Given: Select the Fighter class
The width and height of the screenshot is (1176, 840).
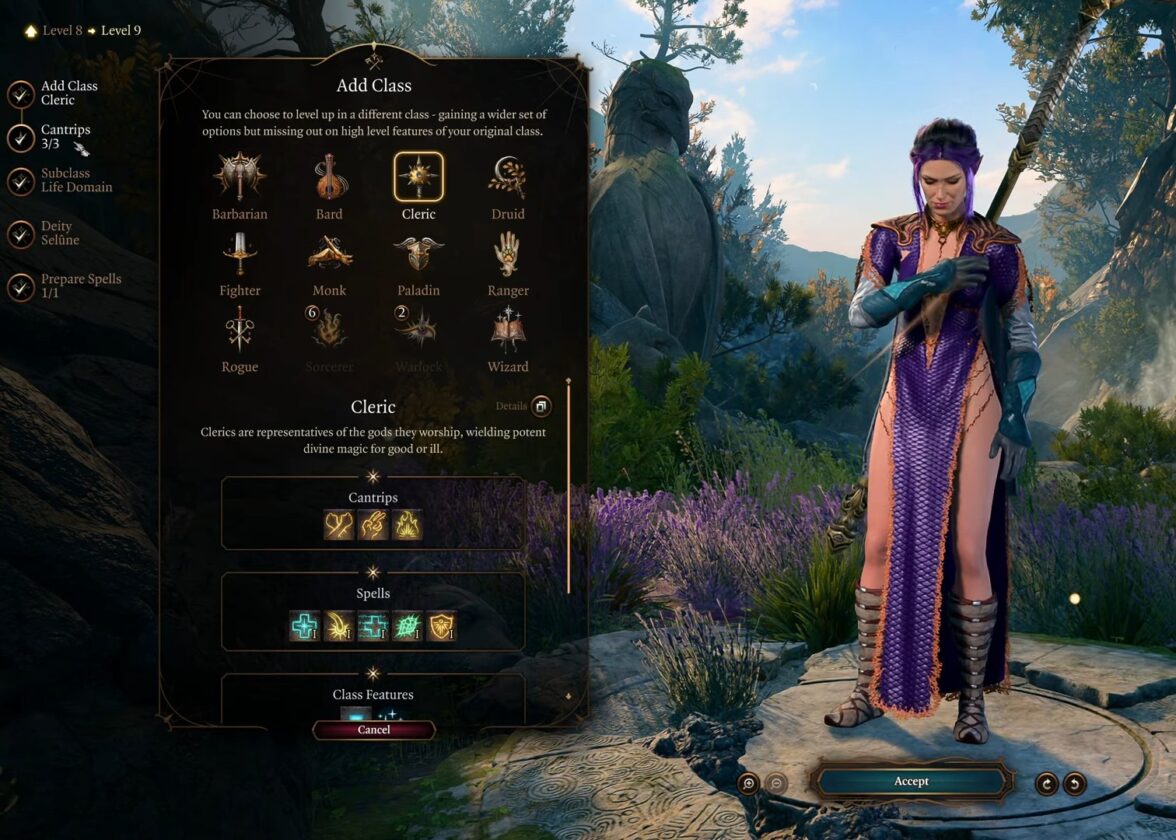Looking at the screenshot, I should tap(239, 254).
